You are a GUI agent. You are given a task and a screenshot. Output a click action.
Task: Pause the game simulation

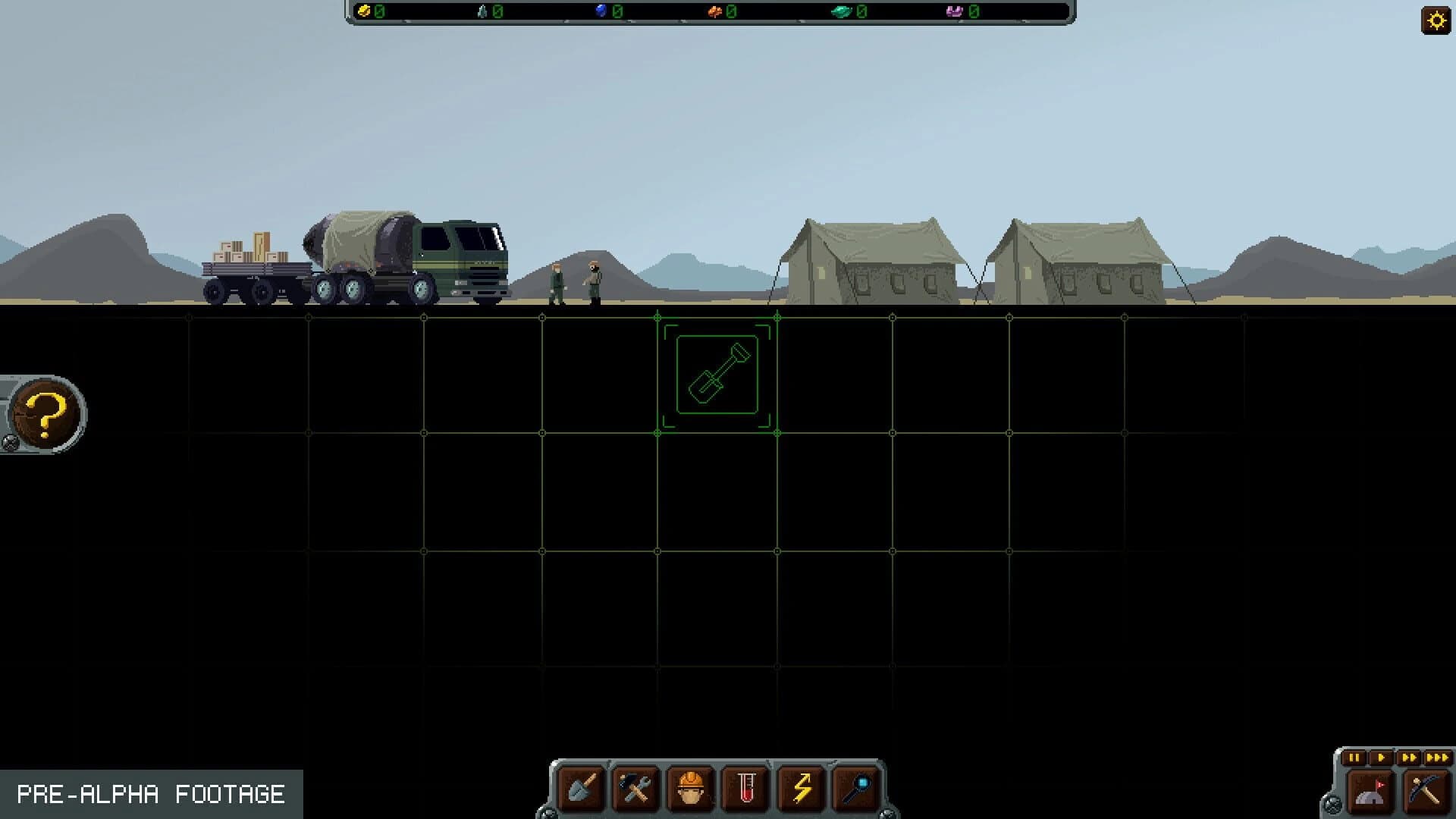pos(1354,758)
